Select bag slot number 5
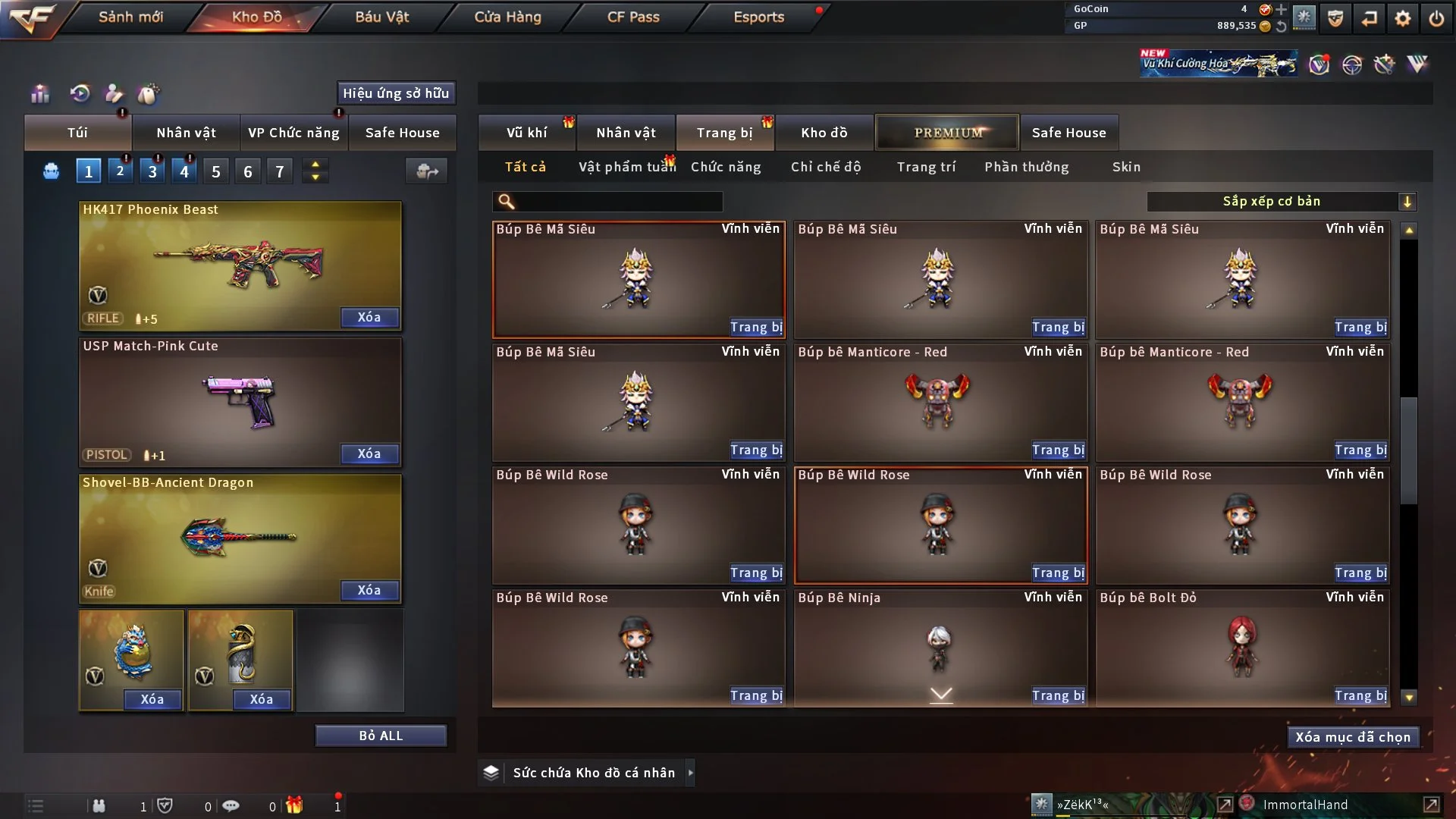The image size is (1456, 819). pos(216,171)
